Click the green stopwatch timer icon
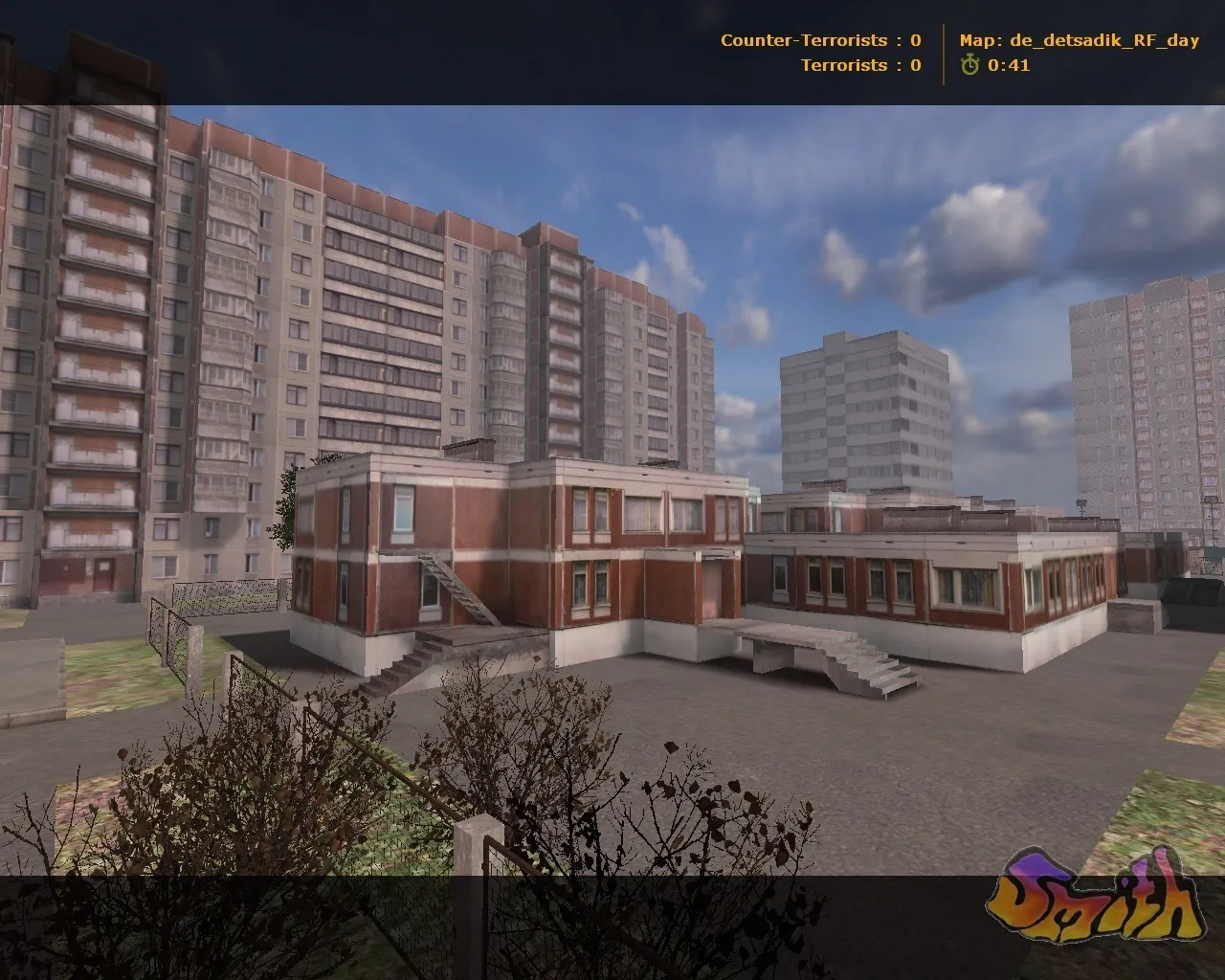1225x980 pixels. (x=970, y=67)
